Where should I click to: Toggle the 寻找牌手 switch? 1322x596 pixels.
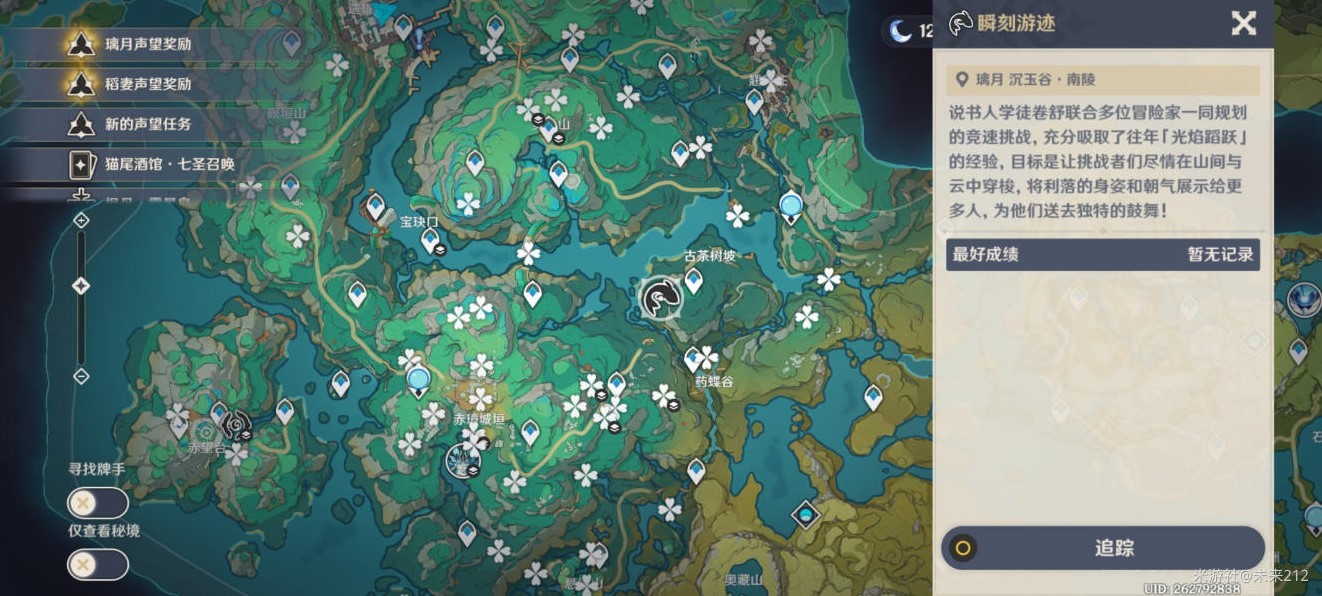tap(98, 503)
